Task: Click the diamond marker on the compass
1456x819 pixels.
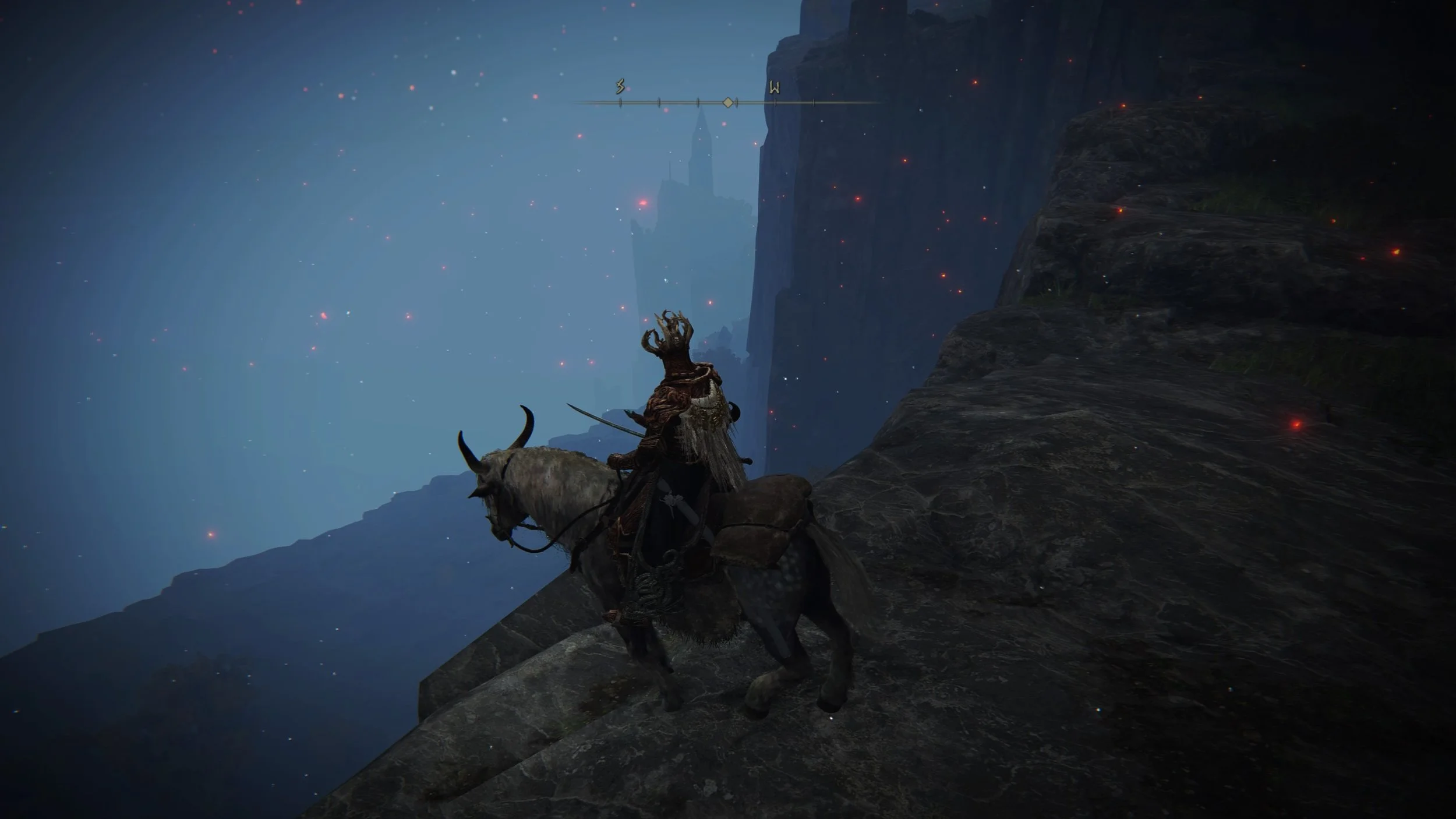Action: click(727, 103)
